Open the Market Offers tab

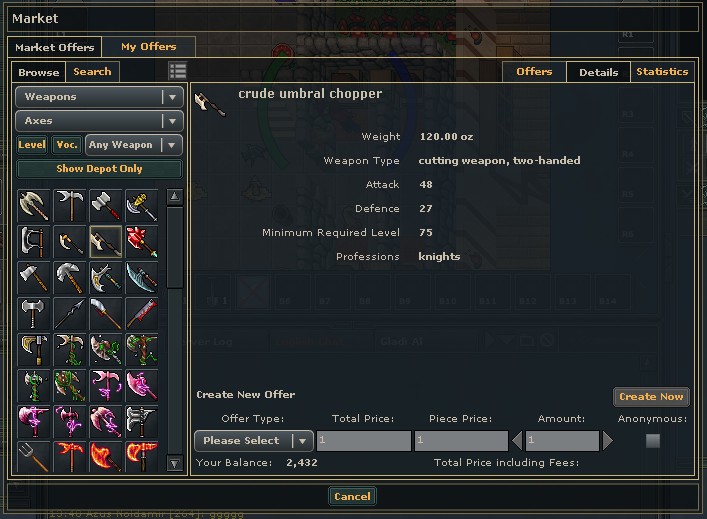(x=55, y=47)
